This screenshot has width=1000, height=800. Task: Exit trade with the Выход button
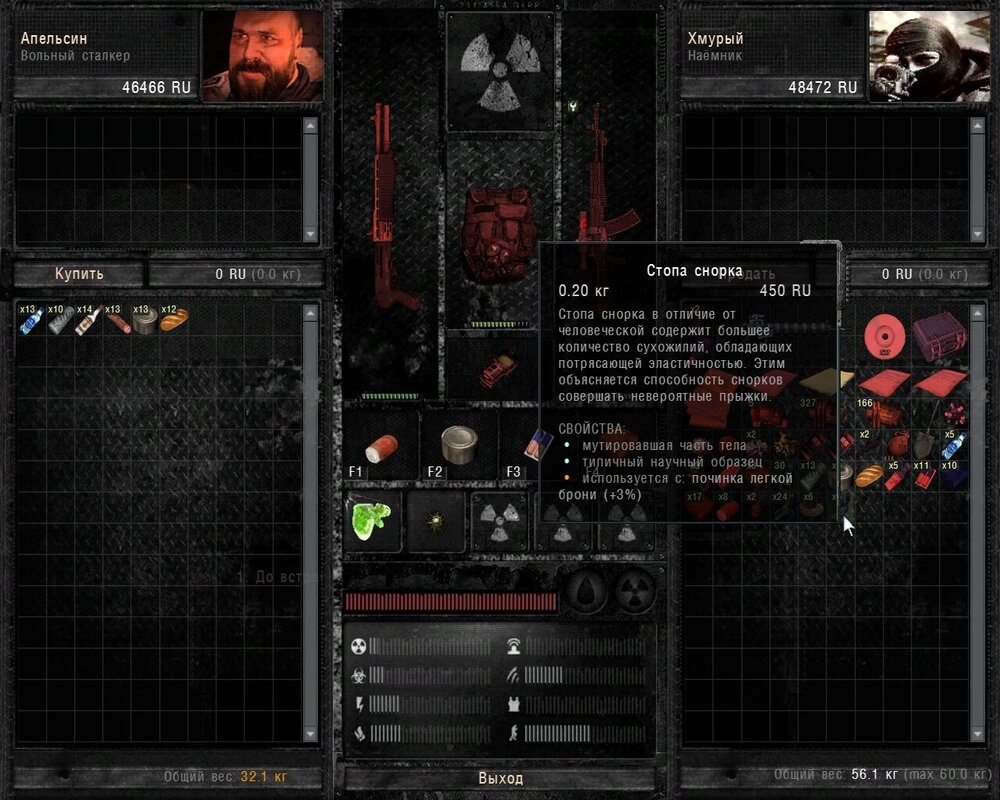coord(500,778)
